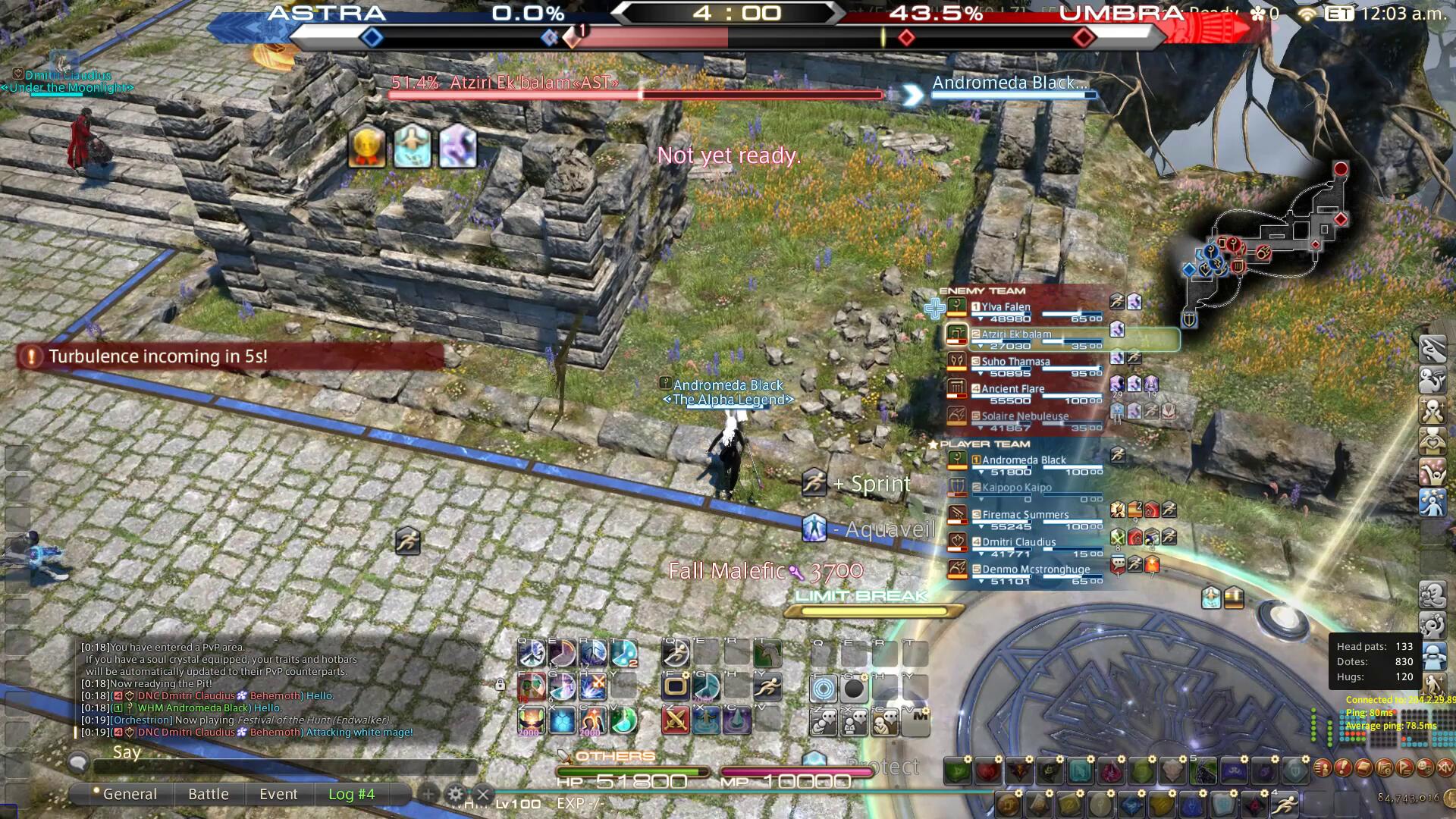Toggle the hotbar lock padlock
The width and height of the screenshot is (1456, 819).
pos(500,686)
